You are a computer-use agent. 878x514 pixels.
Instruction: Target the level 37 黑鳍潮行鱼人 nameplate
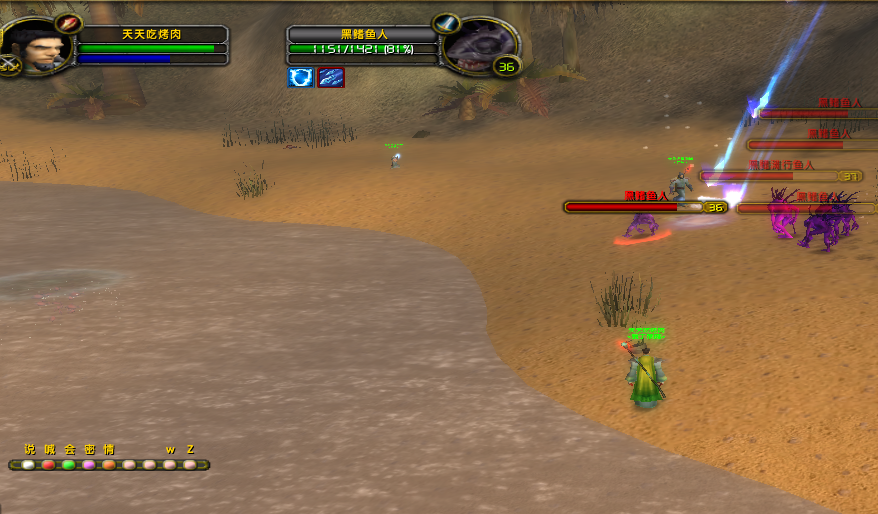click(781, 176)
